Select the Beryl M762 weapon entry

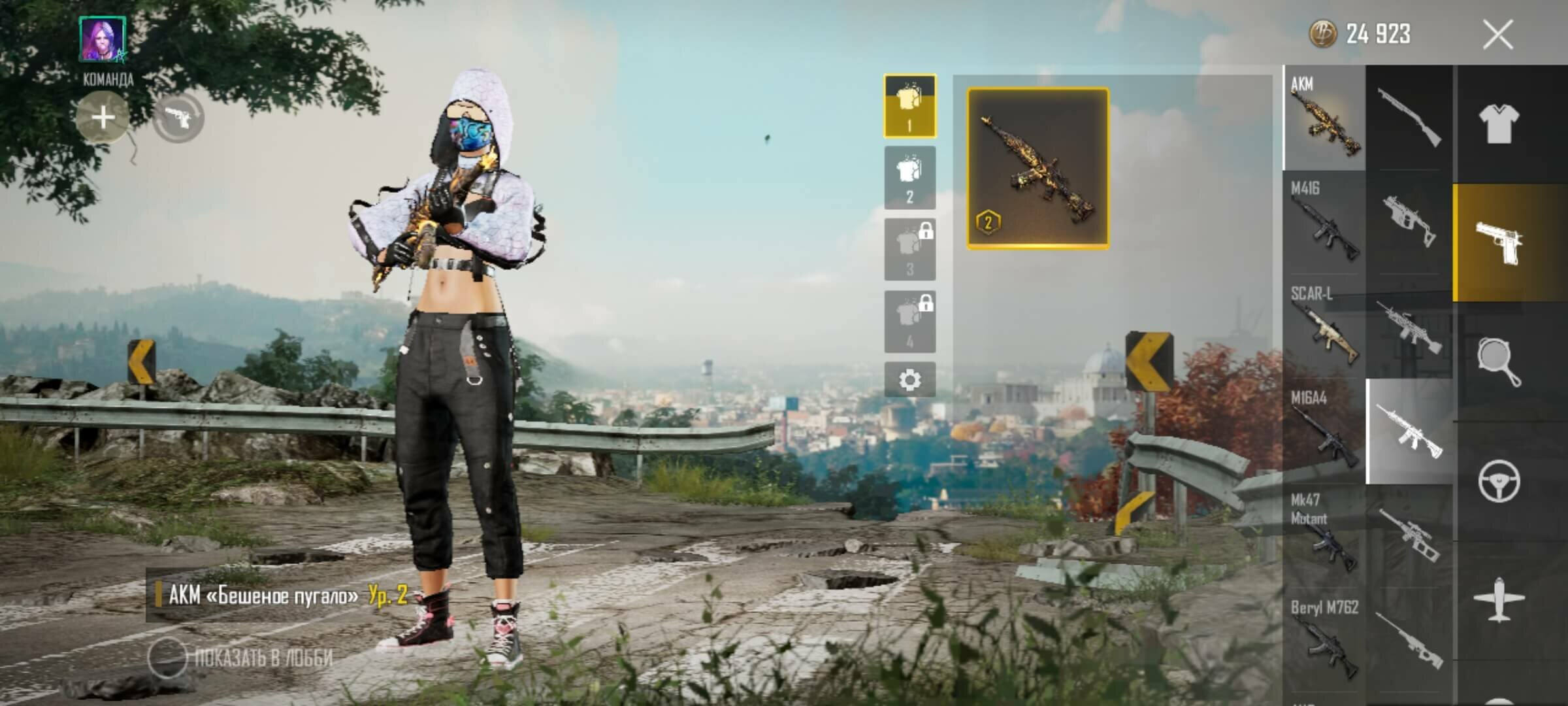pos(1324,639)
